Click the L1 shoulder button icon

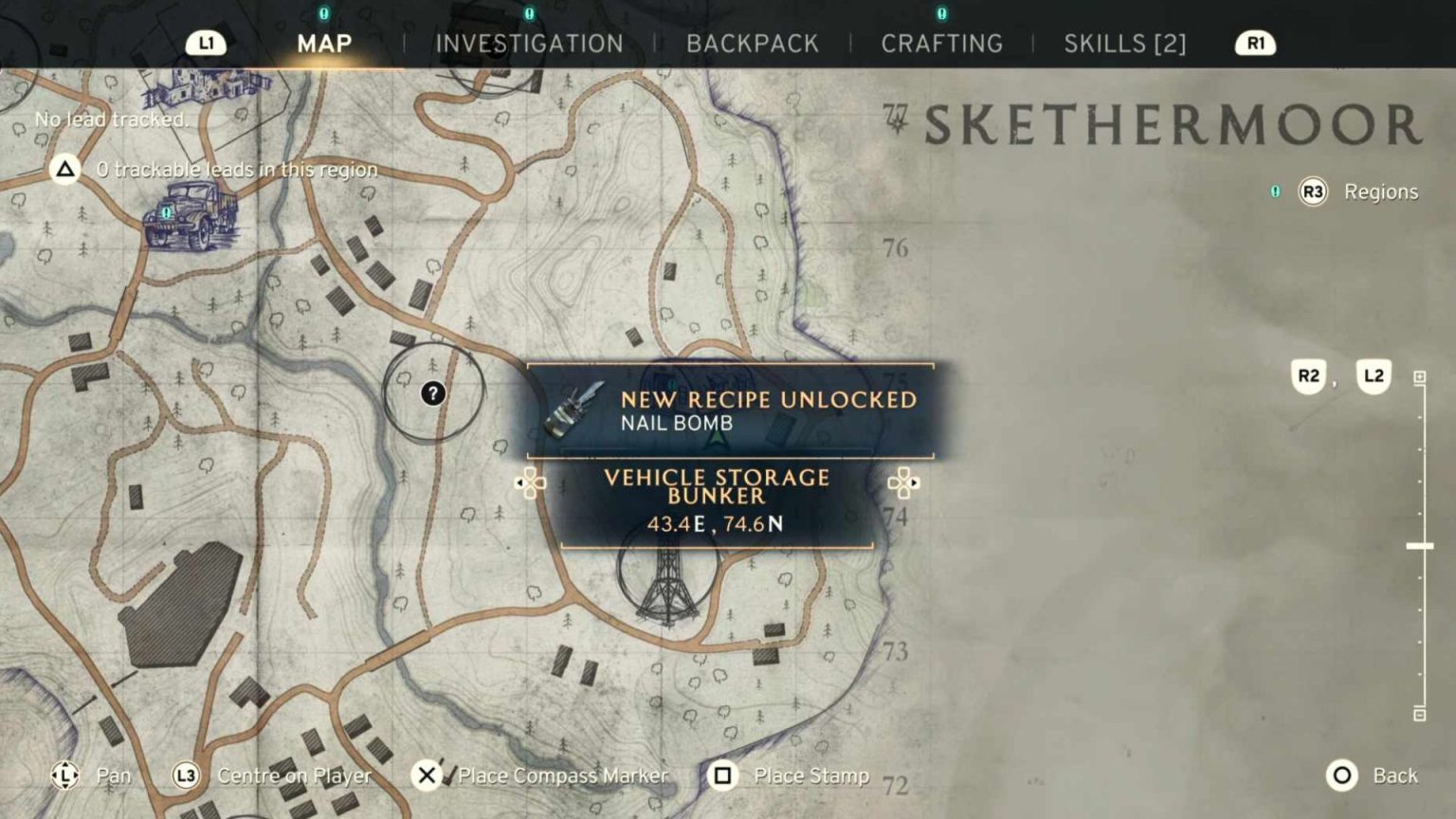205,43
